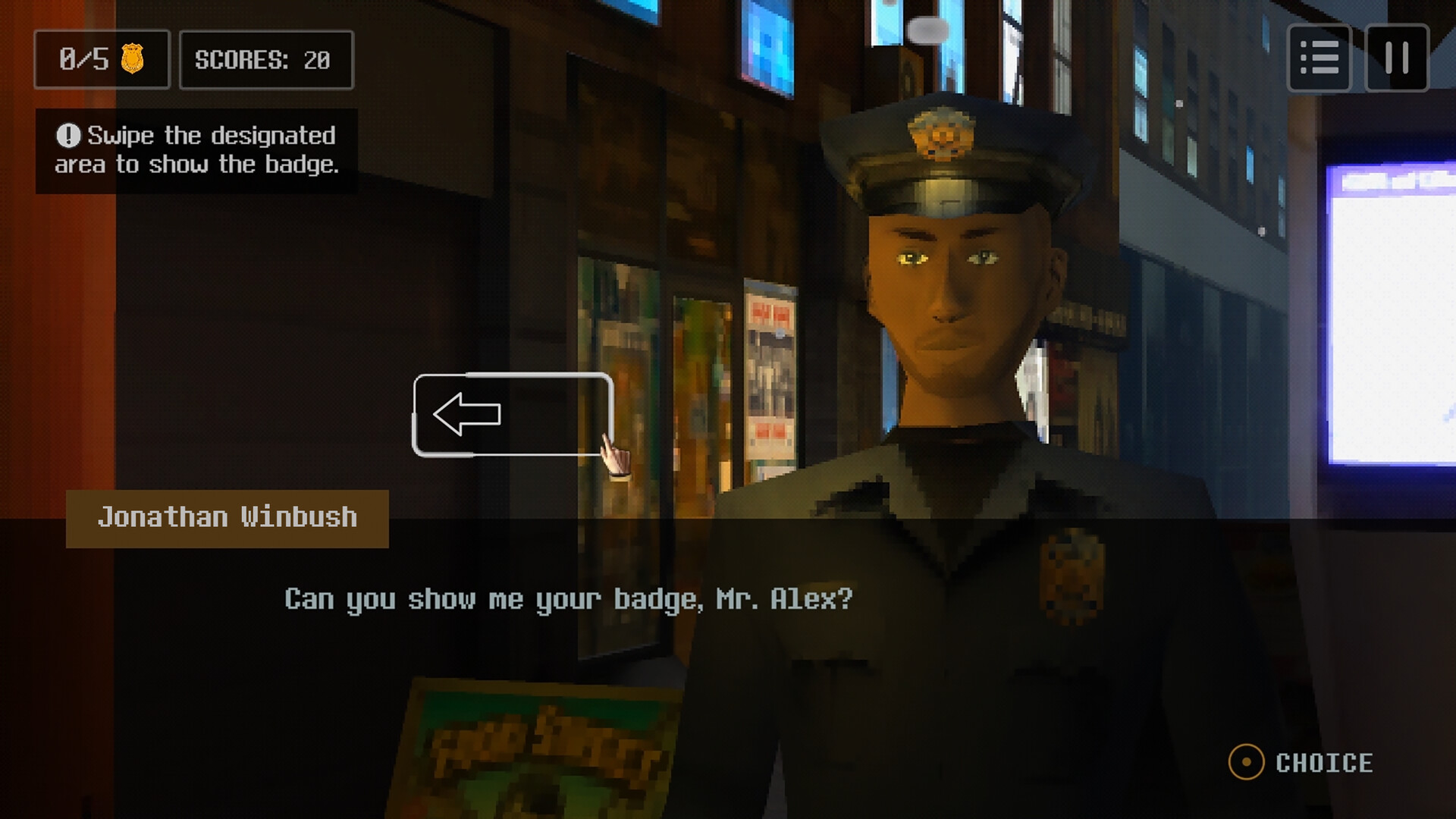
Task: Expand the 0/5 badge counter panel
Action: click(x=102, y=60)
